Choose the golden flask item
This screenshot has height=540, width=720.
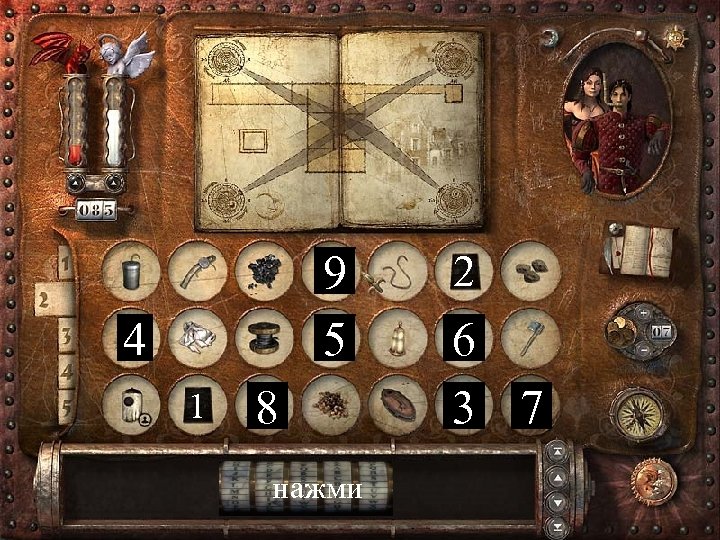(397, 337)
